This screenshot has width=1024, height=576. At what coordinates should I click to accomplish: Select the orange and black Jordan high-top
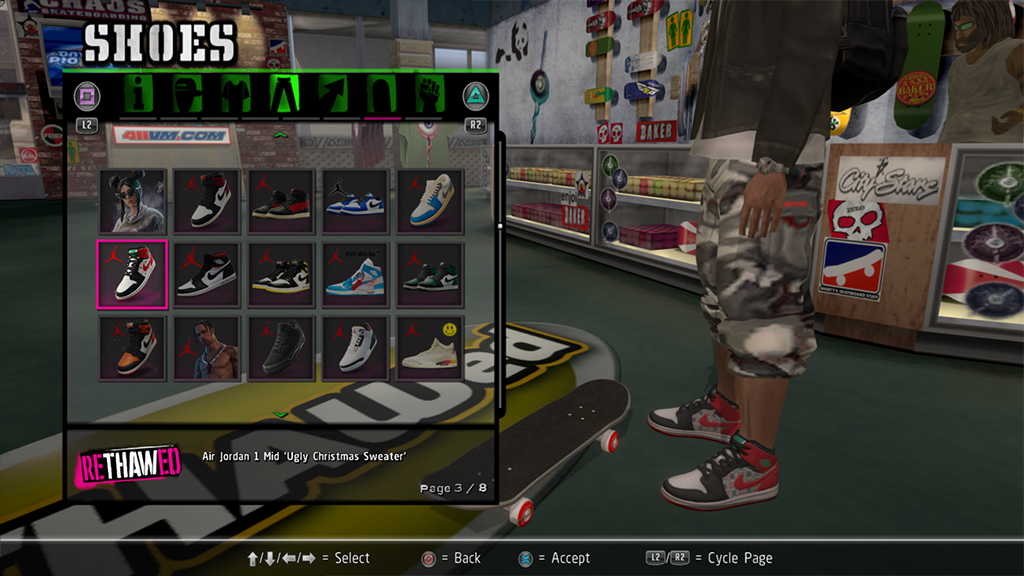coord(132,347)
